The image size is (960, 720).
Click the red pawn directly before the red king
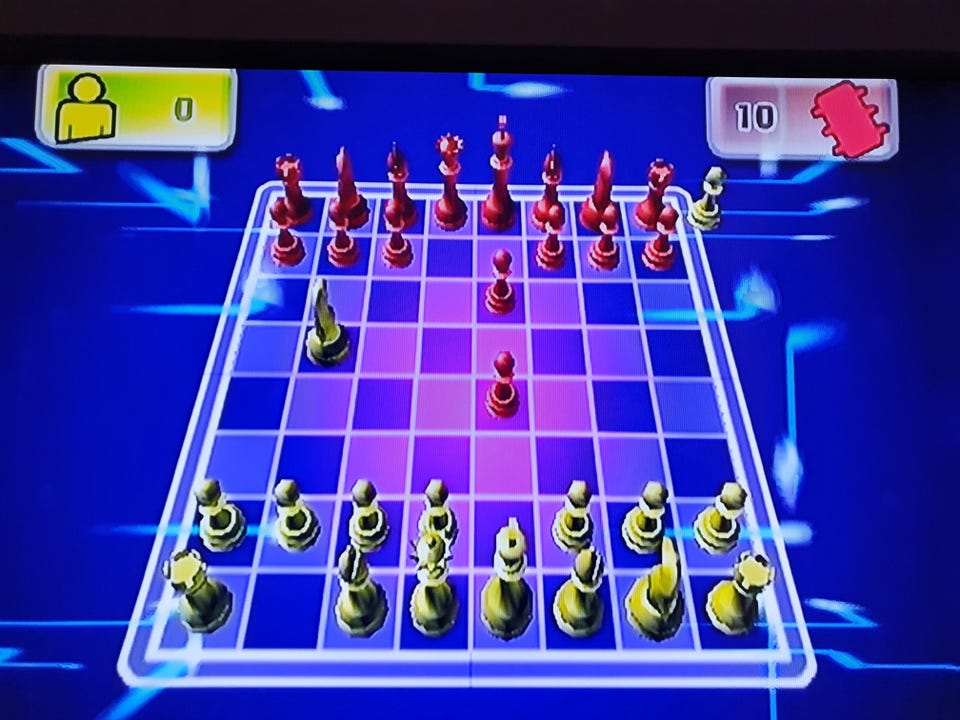(500, 283)
